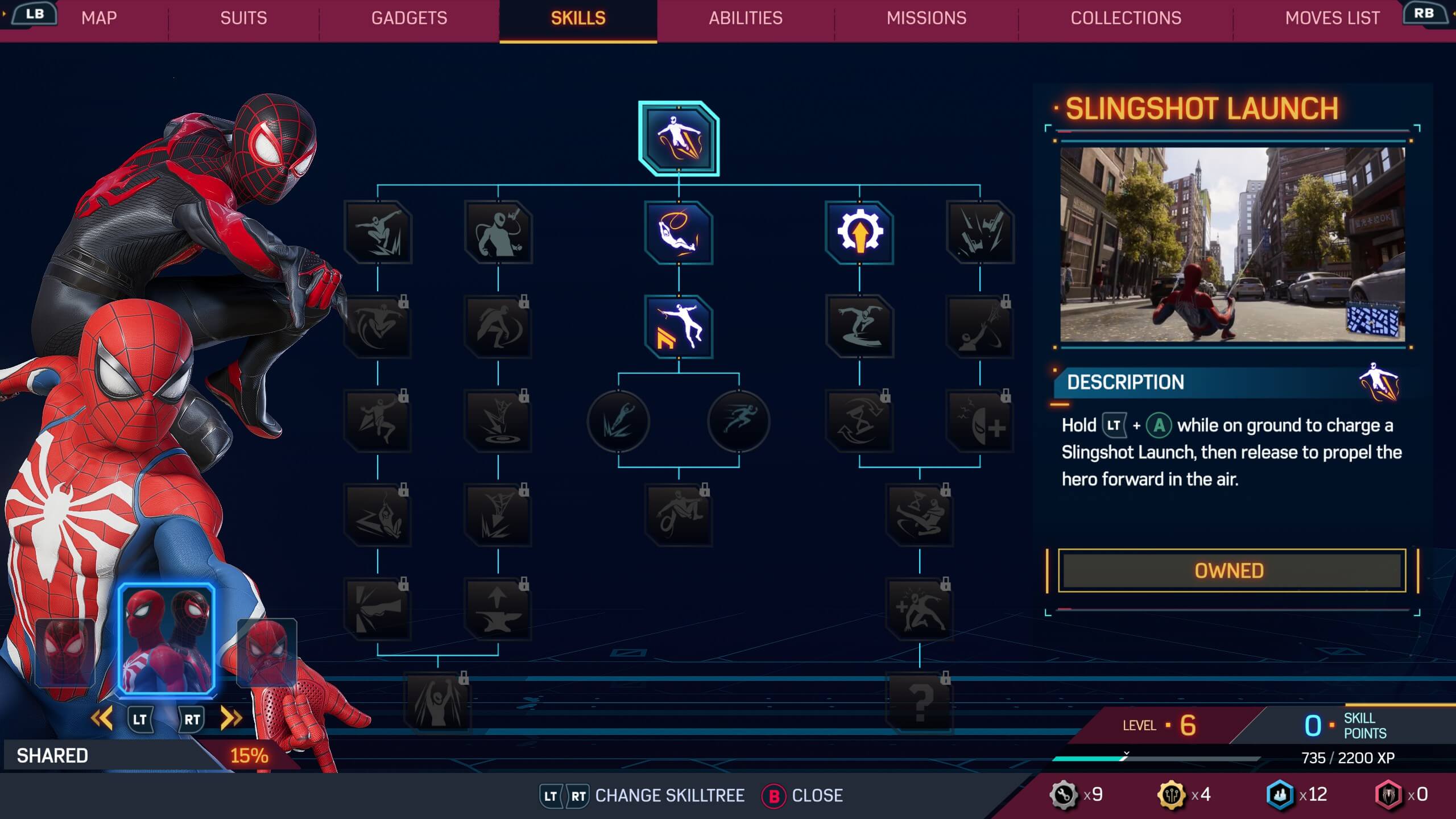Open the Missions tab
This screenshot has height=819, width=1456.
pos(926,18)
